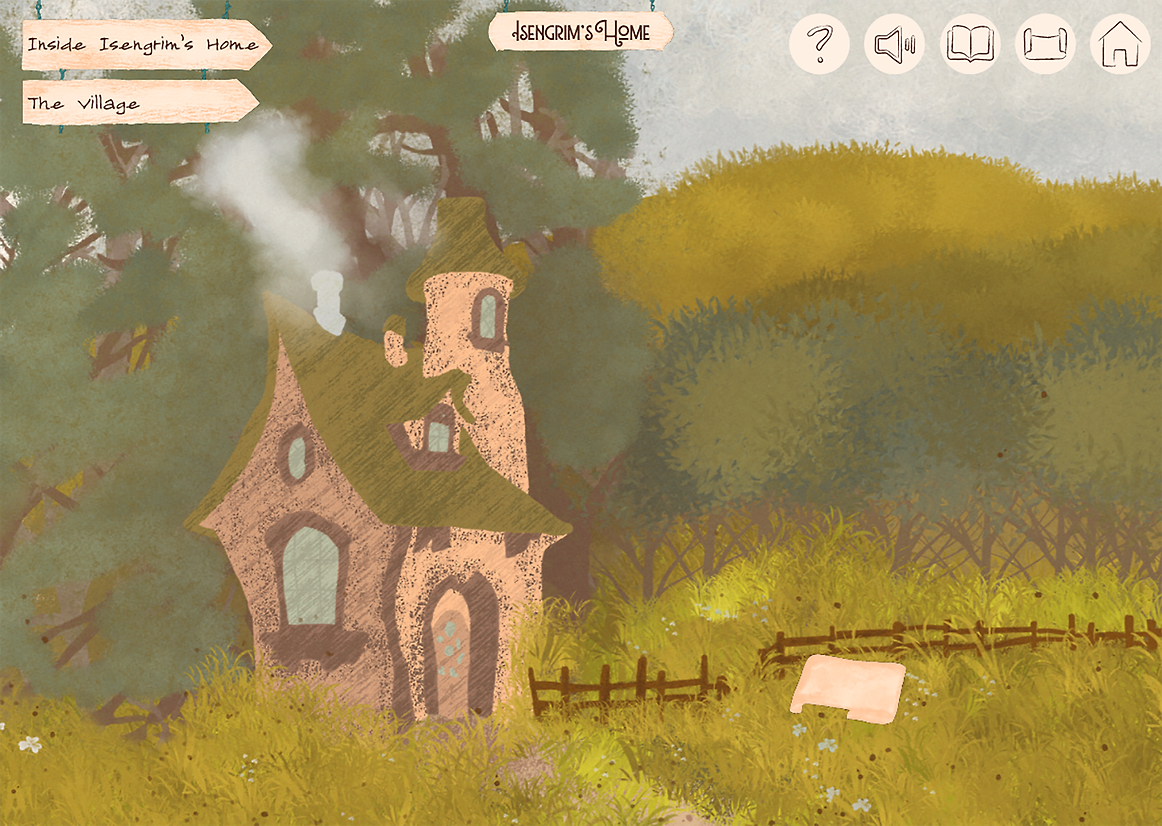Image resolution: width=1162 pixels, height=826 pixels.
Task: Travel to The Village signpost
Action: (139, 103)
